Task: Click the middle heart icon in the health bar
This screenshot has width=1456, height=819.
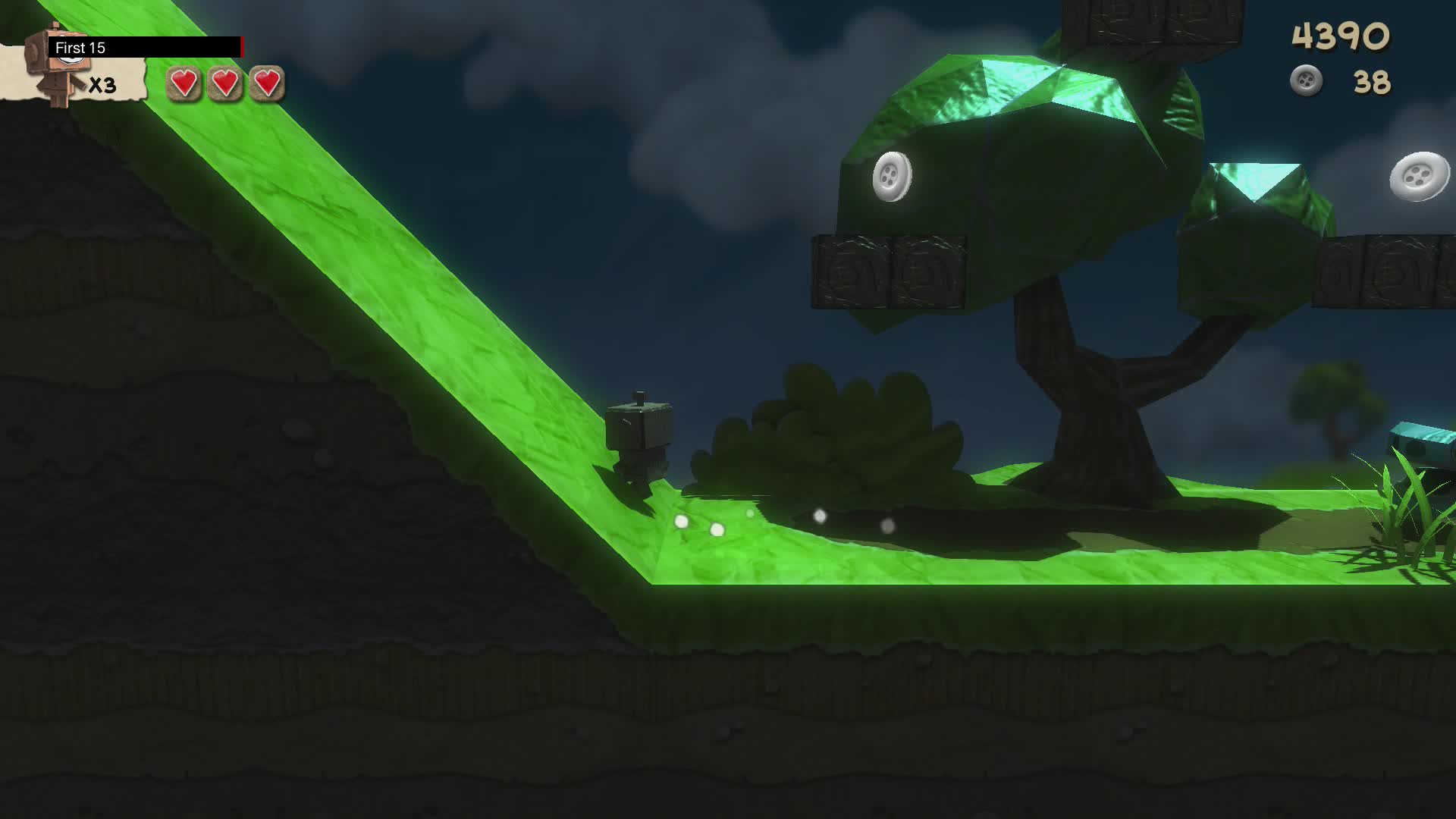Action: [x=225, y=83]
